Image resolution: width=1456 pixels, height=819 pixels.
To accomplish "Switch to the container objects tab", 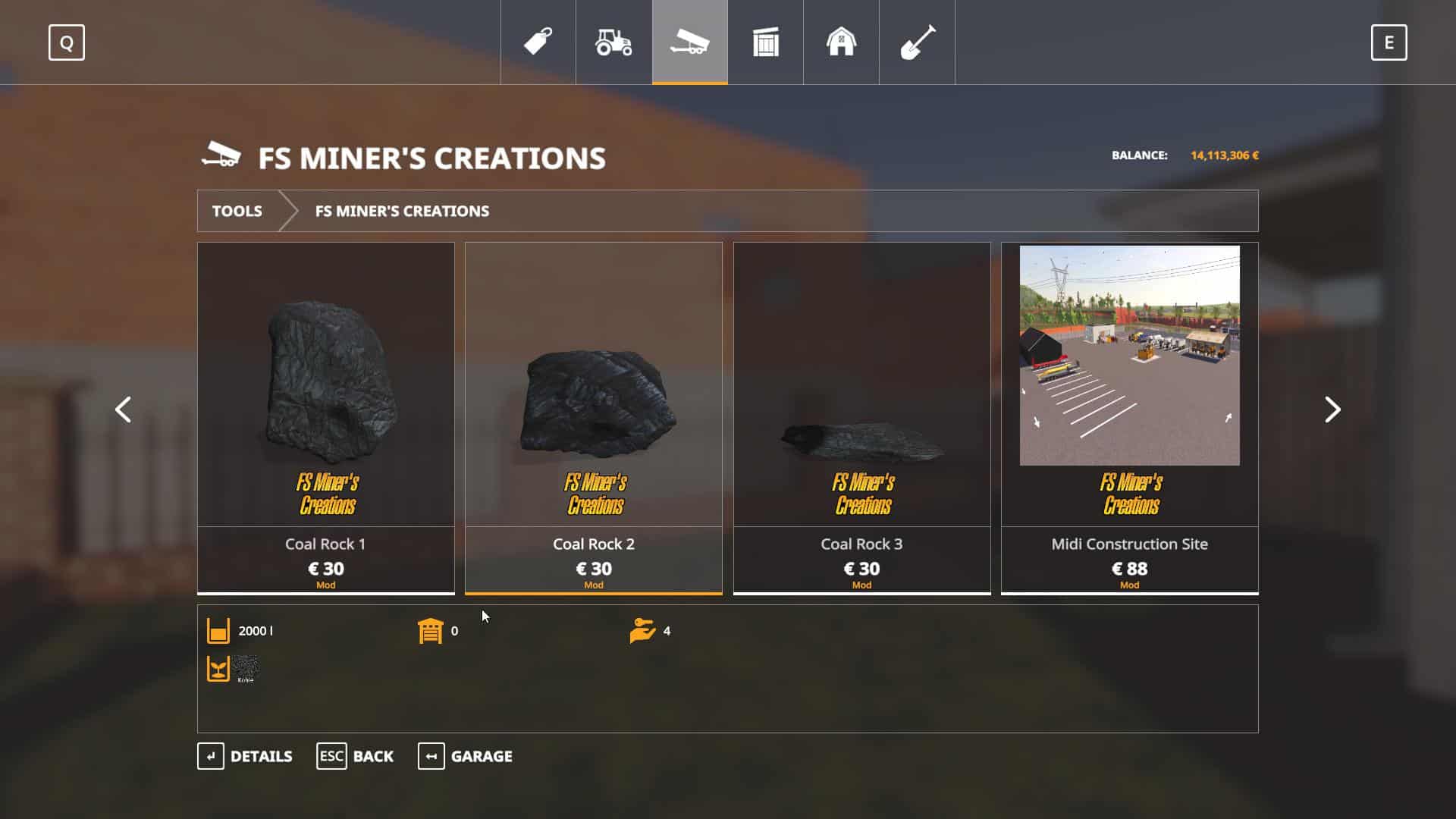I will pyautogui.click(x=765, y=42).
